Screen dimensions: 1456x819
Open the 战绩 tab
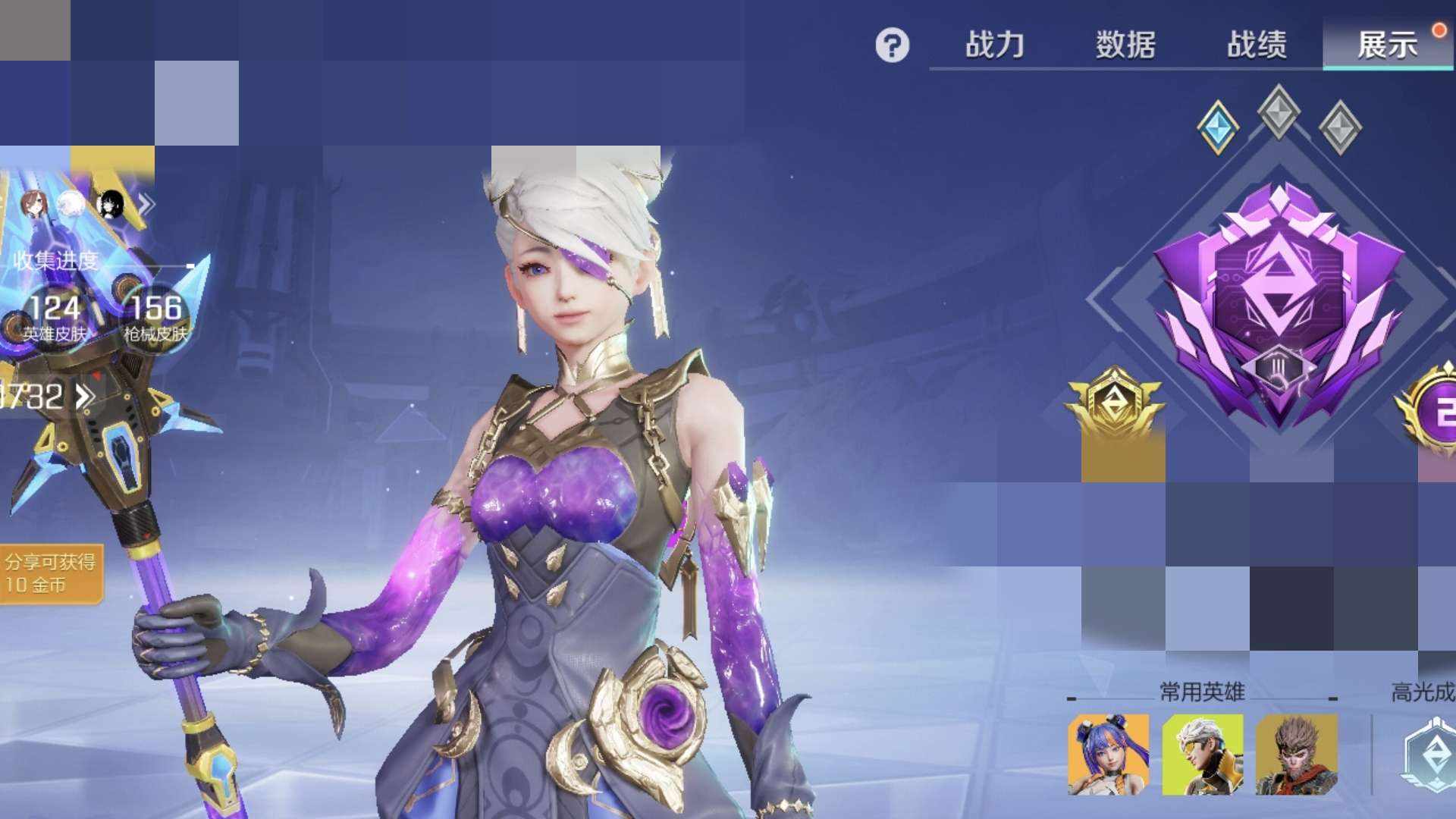[x=1257, y=45]
